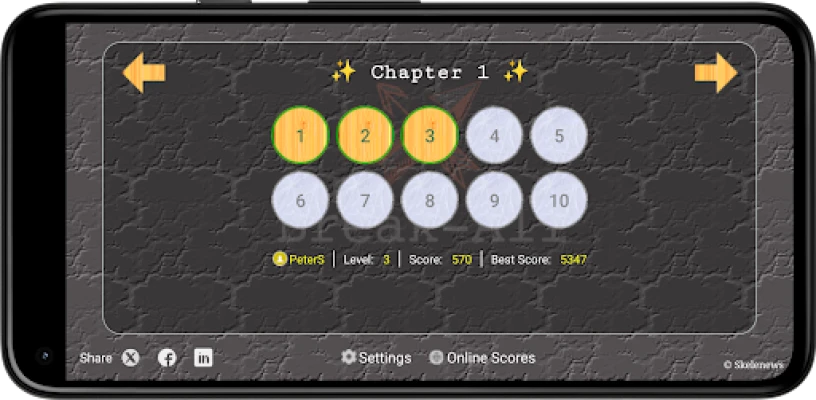Select level 7 circle

(x=365, y=200)
